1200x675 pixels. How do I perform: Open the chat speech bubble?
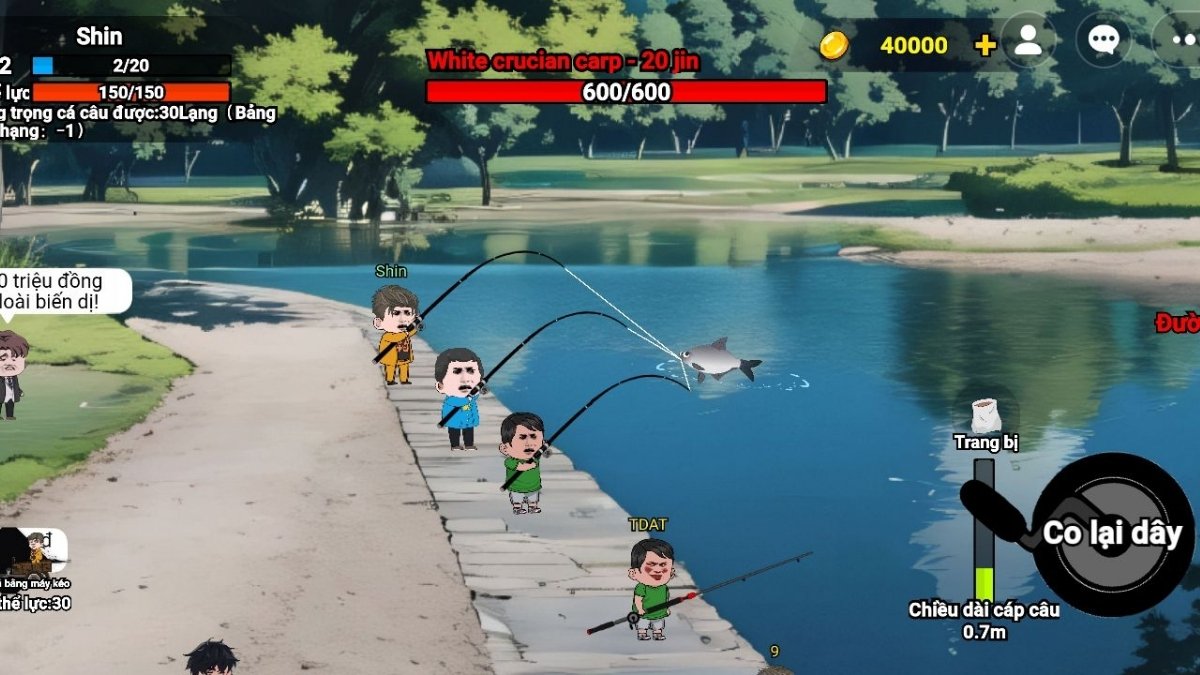click(1103, 40)
